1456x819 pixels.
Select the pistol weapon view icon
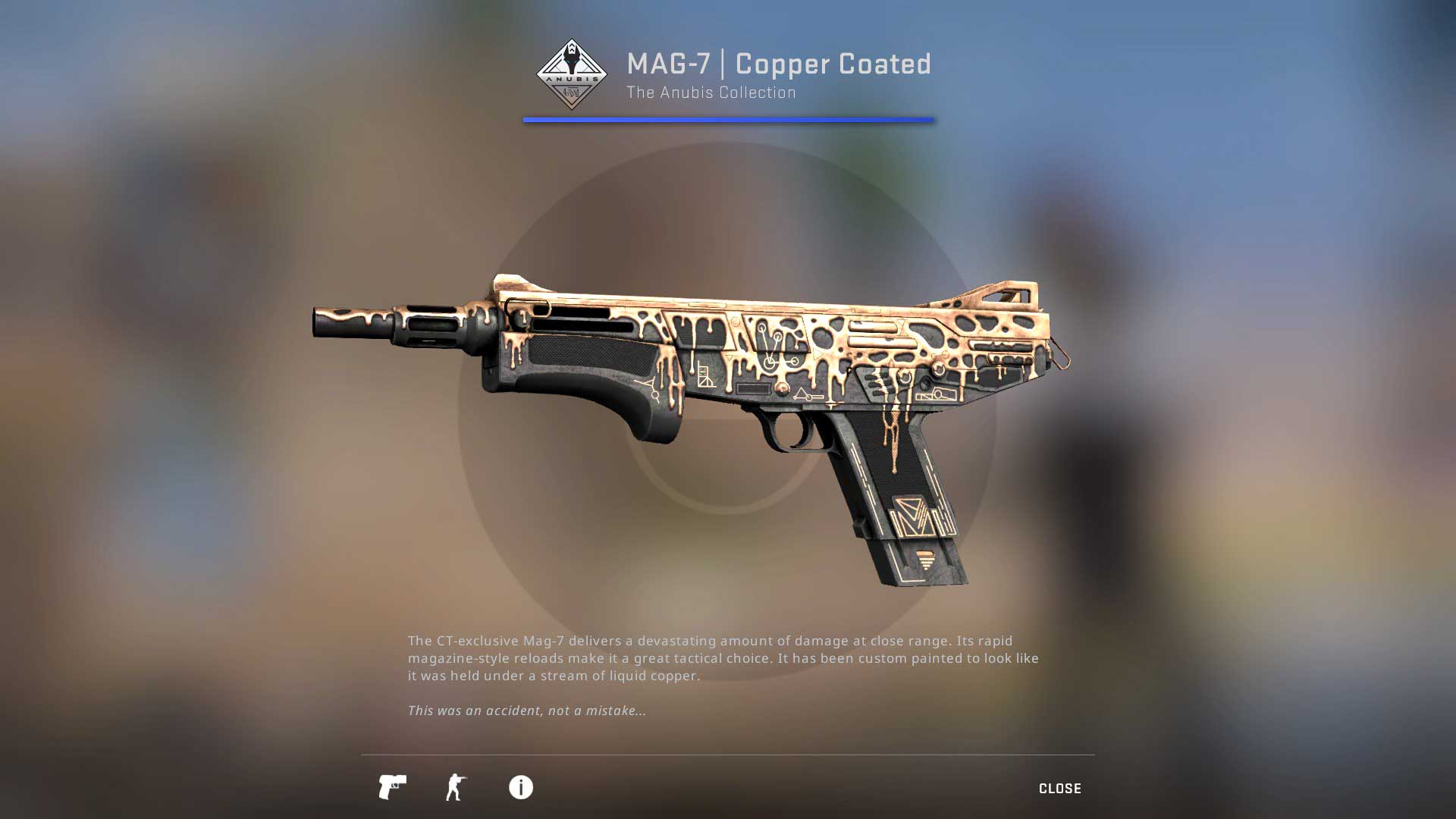pyautogui.click(x=392, y=787)
